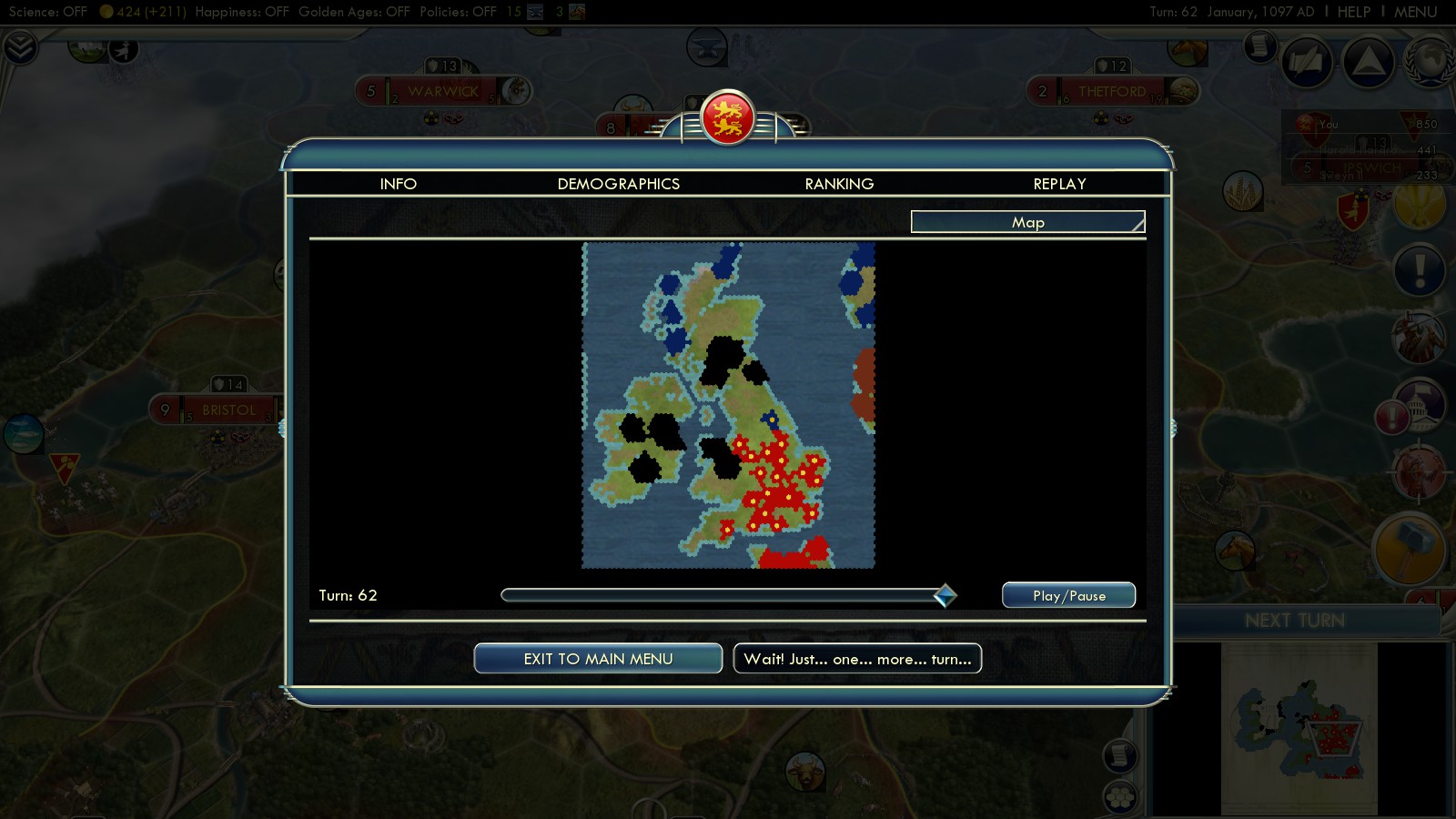Switch to the Info tab
Screen dimensions: 1456x819
[x=398, y=184]
